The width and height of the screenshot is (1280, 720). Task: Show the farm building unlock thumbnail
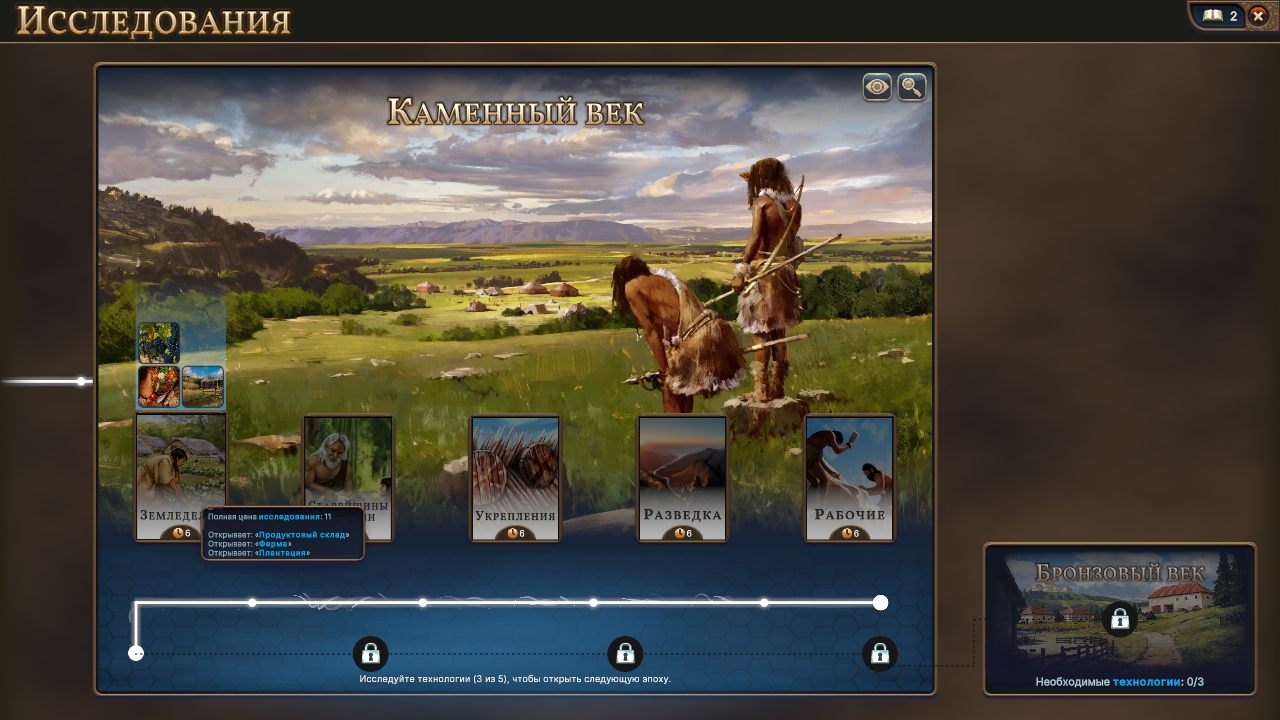[x=203, y=387]
